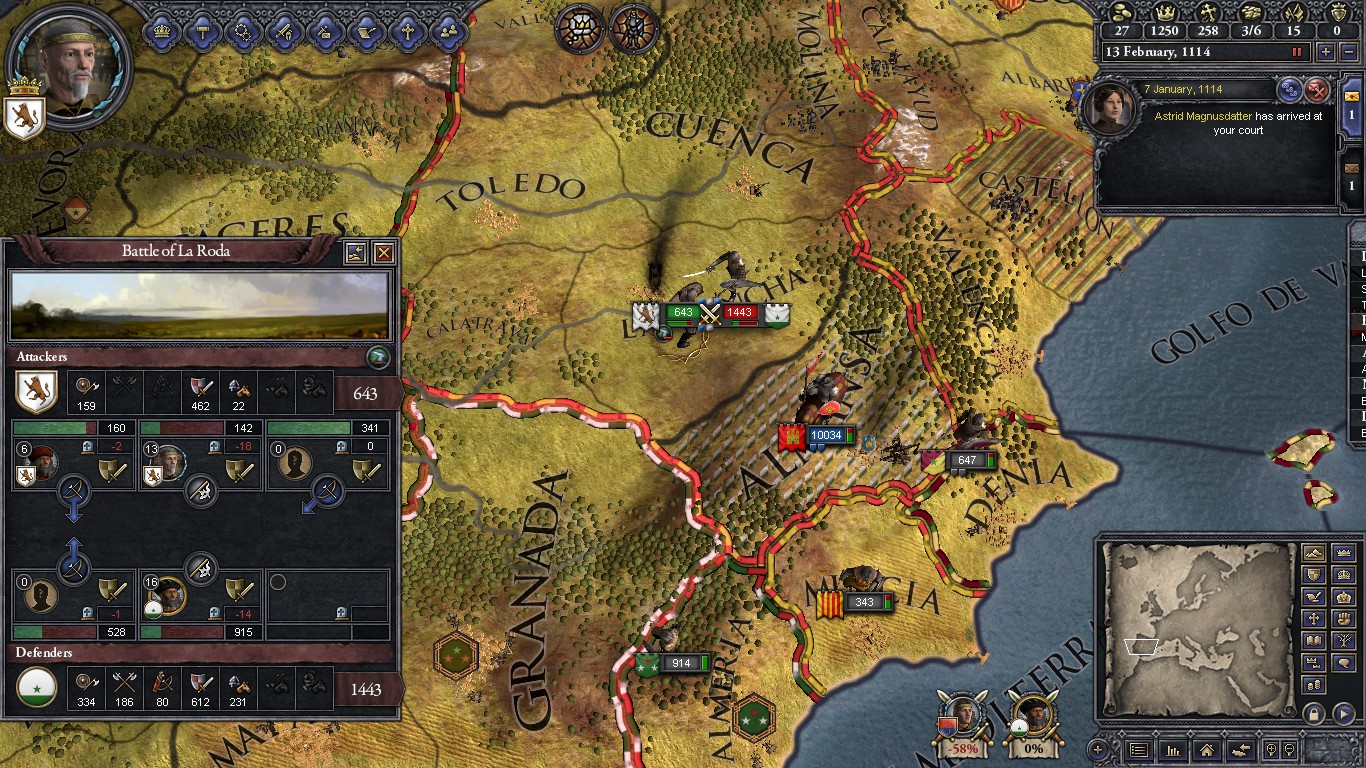The image size is (1366, 768).
Task: Decrease game speed with the minus button
Action: 1350,52
